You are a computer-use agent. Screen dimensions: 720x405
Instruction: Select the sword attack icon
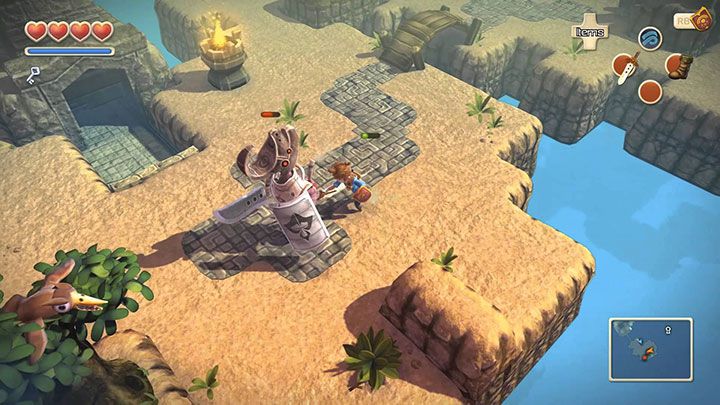(x=625, y=67)
